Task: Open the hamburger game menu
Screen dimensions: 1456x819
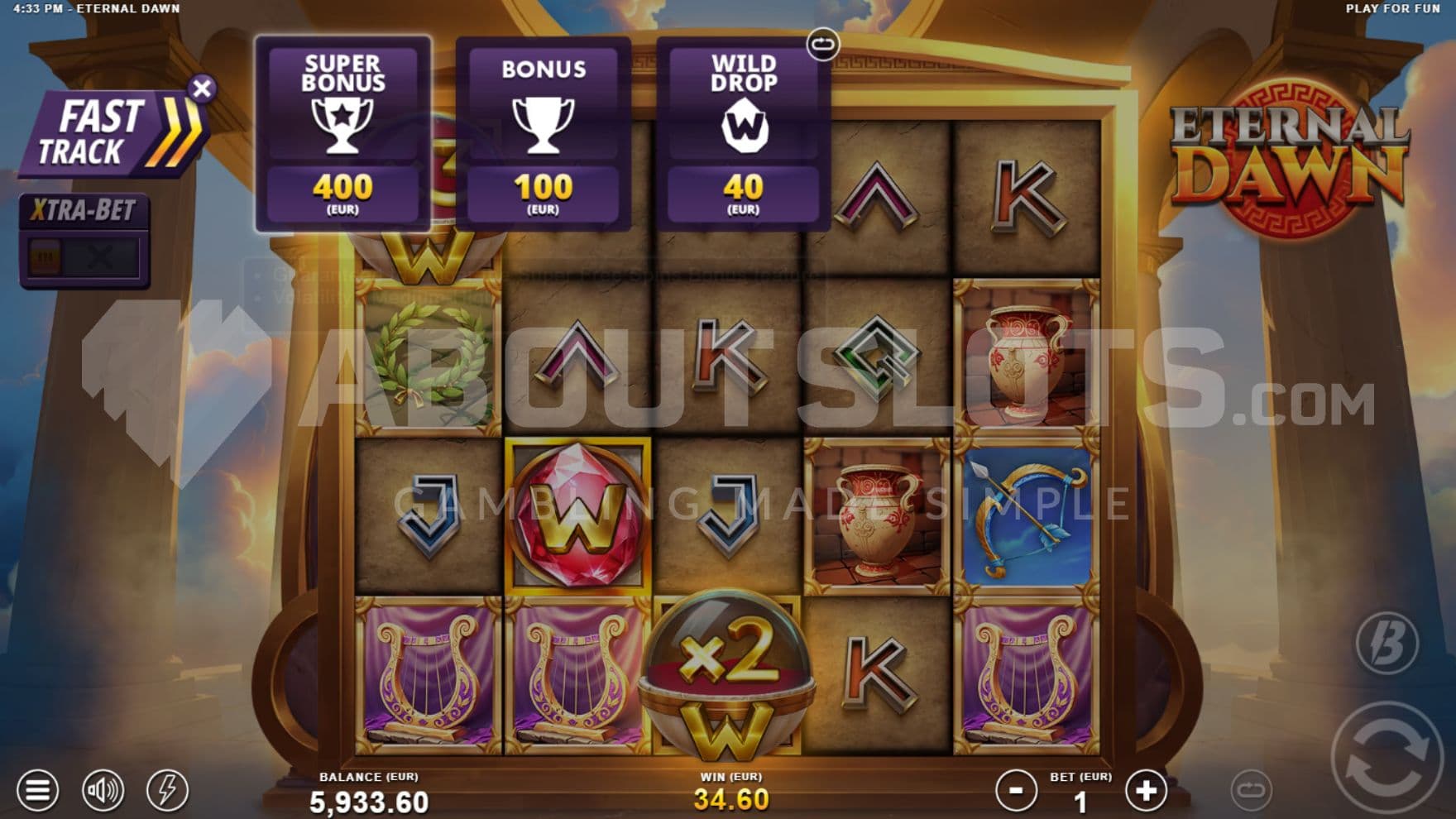Action: point(37,790)
